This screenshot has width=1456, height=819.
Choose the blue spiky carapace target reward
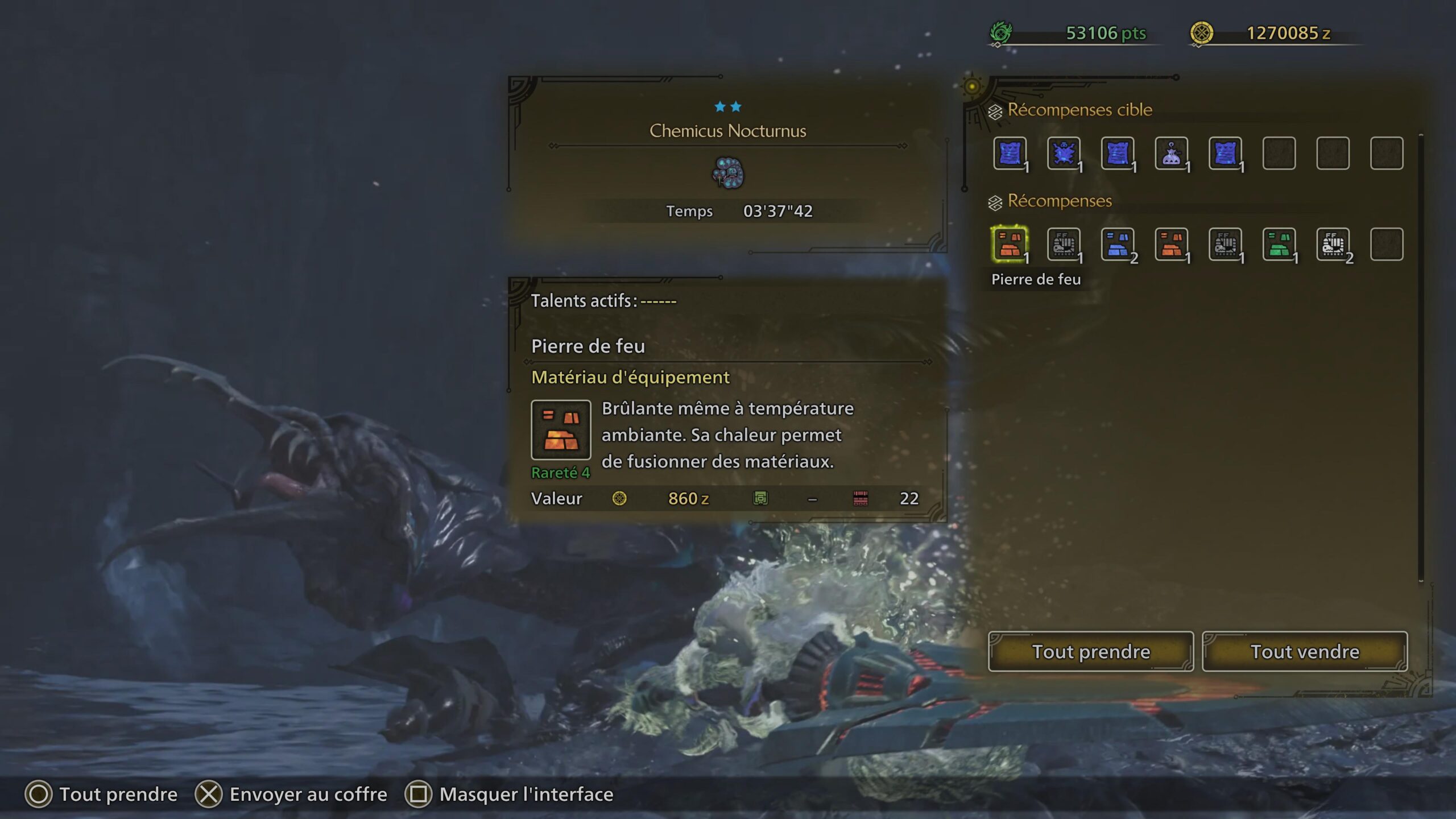[1064, 154]
